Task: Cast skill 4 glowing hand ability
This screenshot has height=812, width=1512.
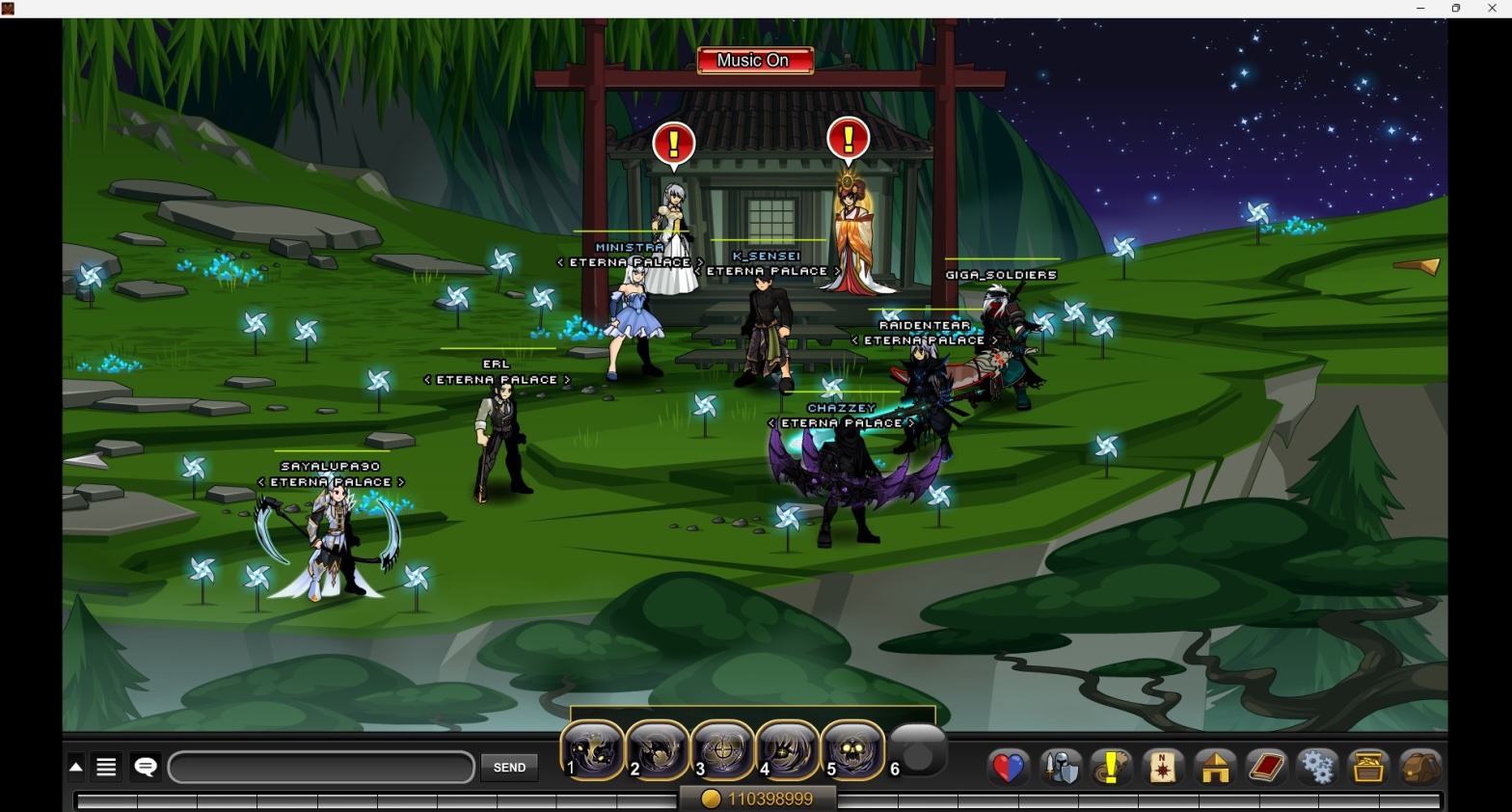Action: pyautogui.click(x=789, y=749)
